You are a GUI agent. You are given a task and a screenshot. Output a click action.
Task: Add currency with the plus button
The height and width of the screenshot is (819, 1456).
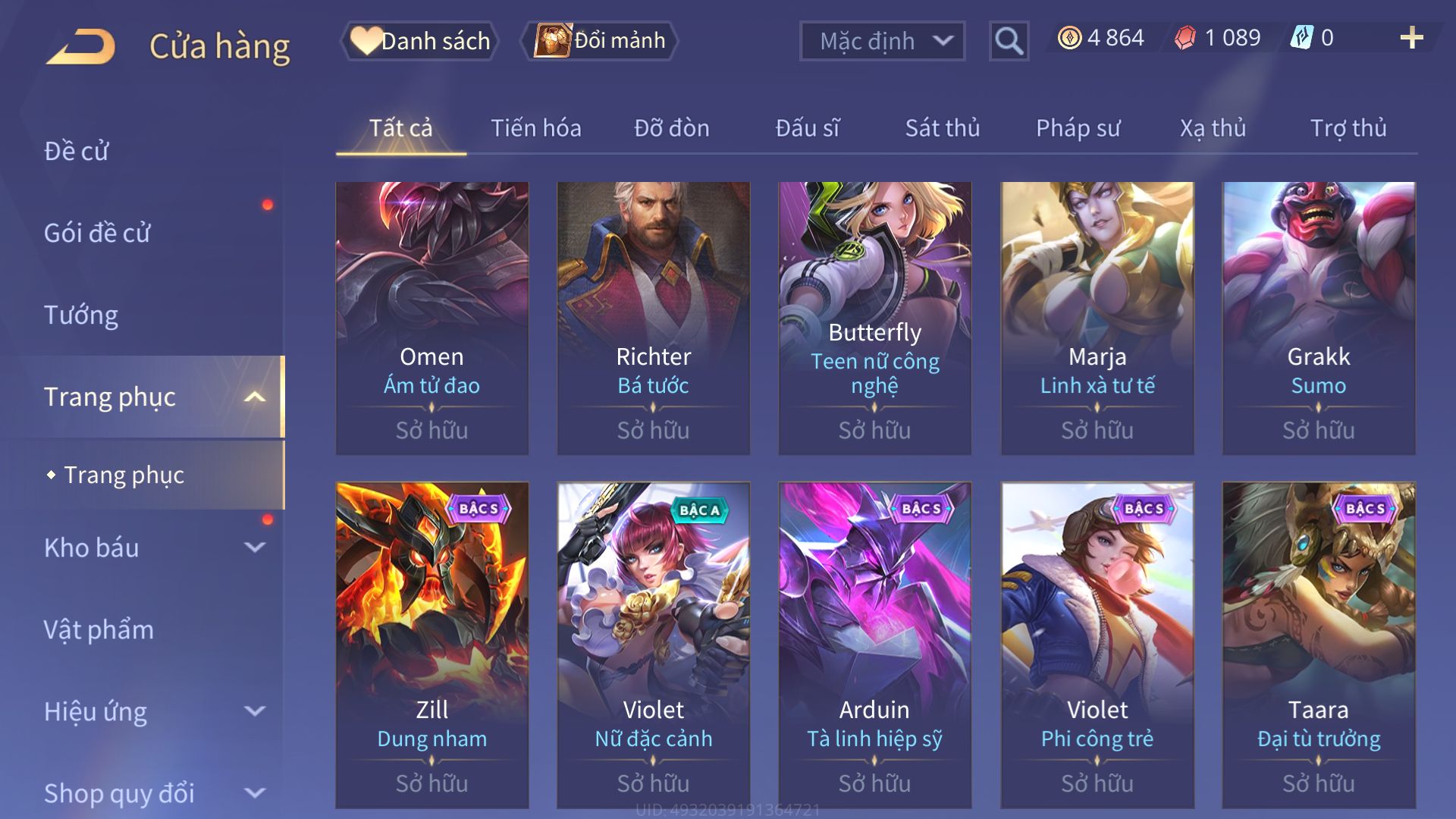click(1411, 38)
